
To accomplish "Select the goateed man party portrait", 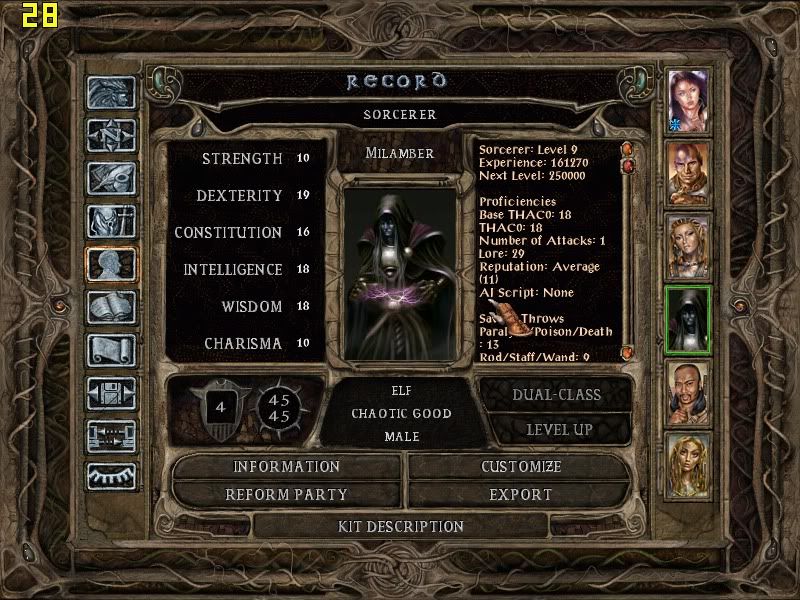I will [x=689, y=392].
